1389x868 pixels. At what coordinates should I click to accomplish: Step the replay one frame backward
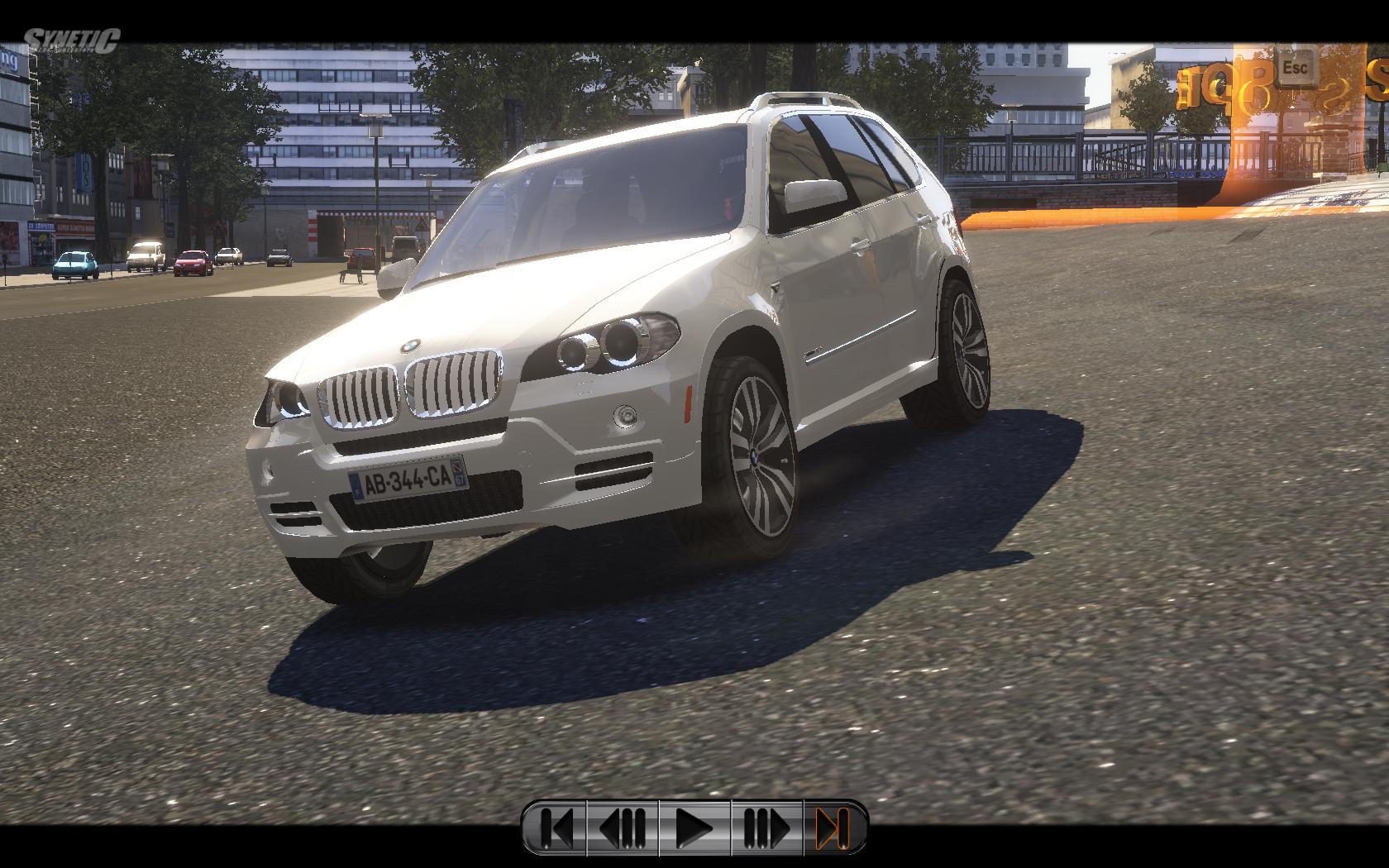pyautogui.click(x=623, y=827)
